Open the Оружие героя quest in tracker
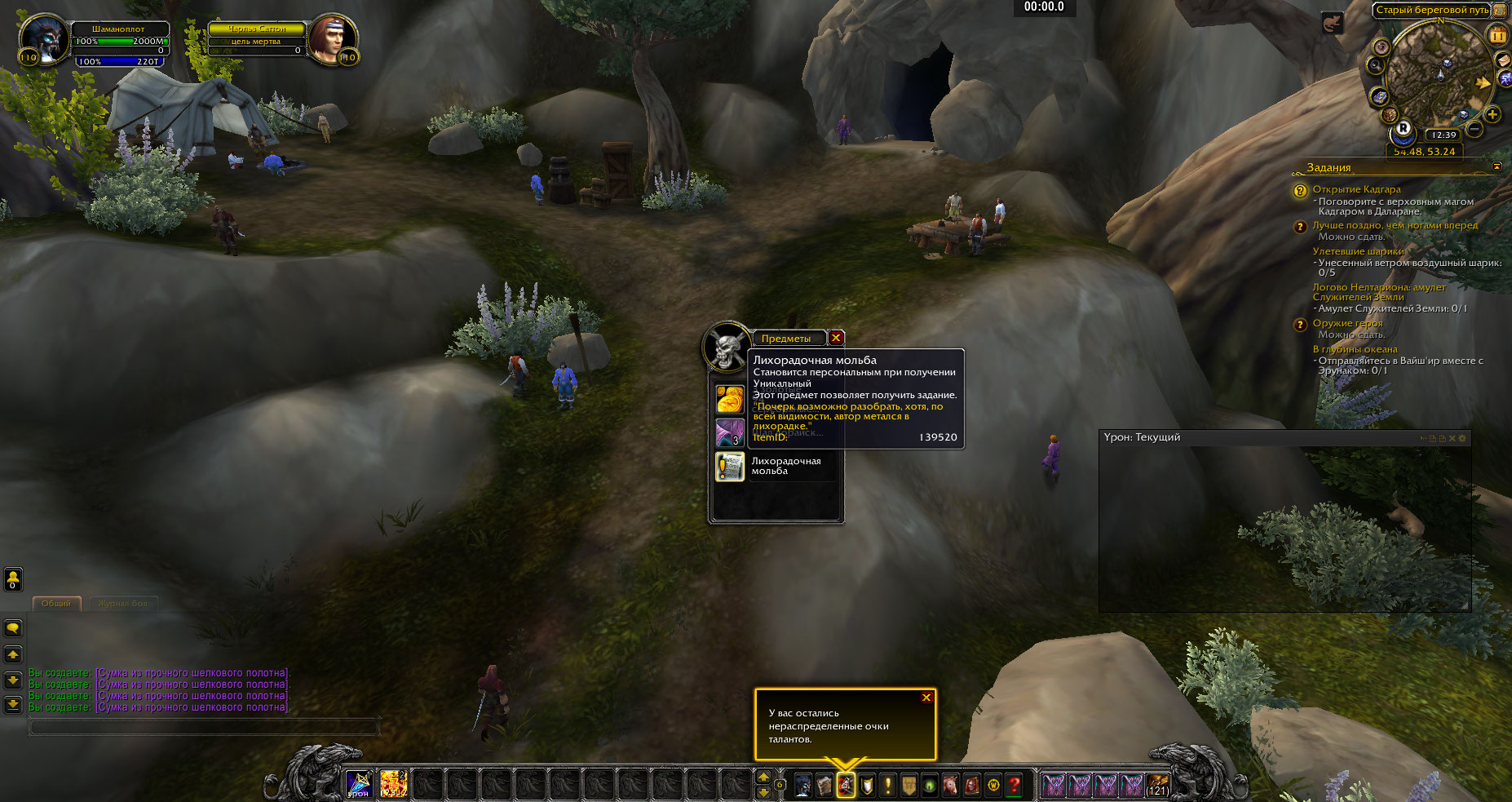1512x802 pixels. (x=1347, y=323)
